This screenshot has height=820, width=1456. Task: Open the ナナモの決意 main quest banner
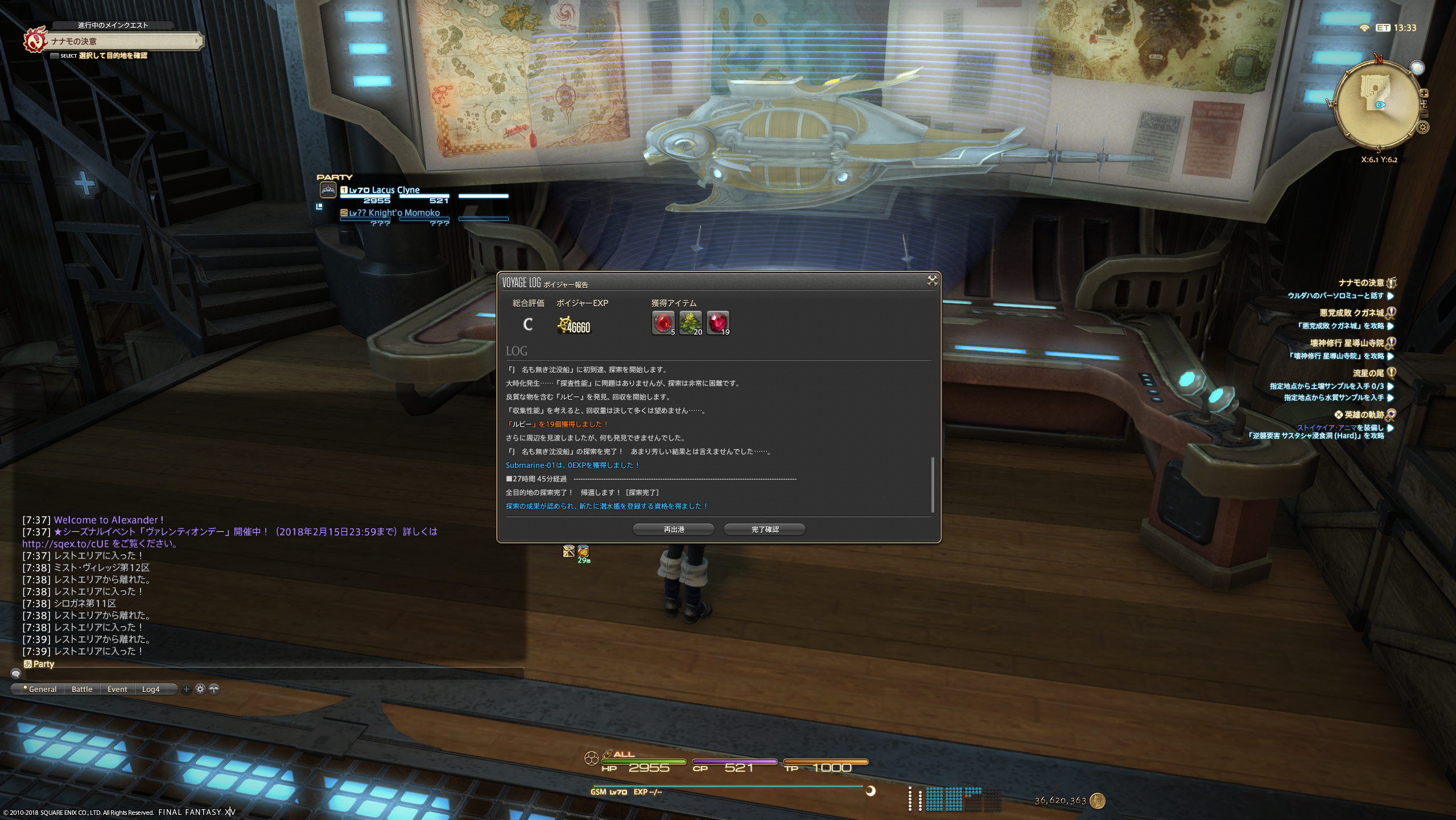point(122,41)
